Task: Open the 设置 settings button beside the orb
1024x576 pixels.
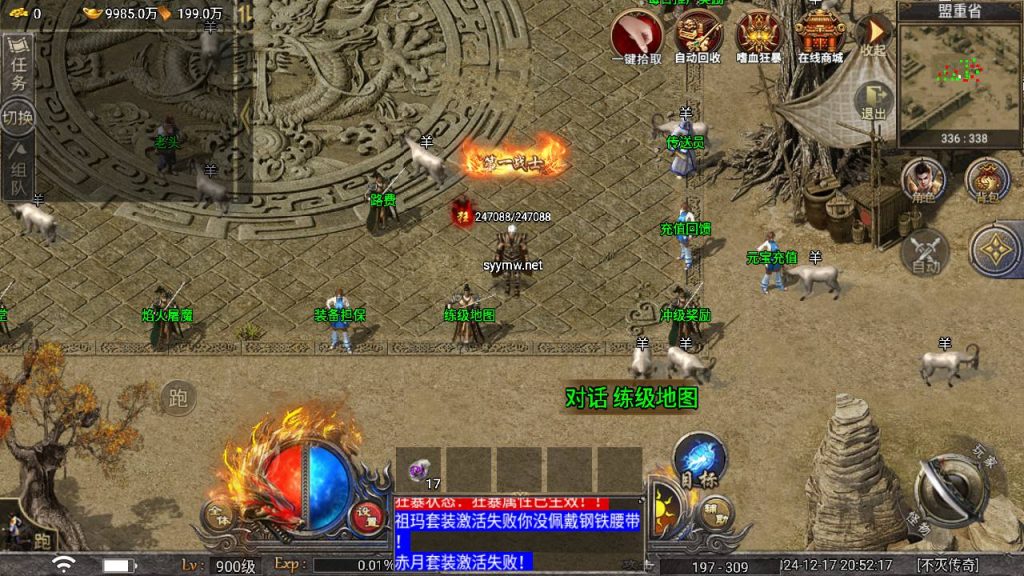Action: [x=367, y=516]
